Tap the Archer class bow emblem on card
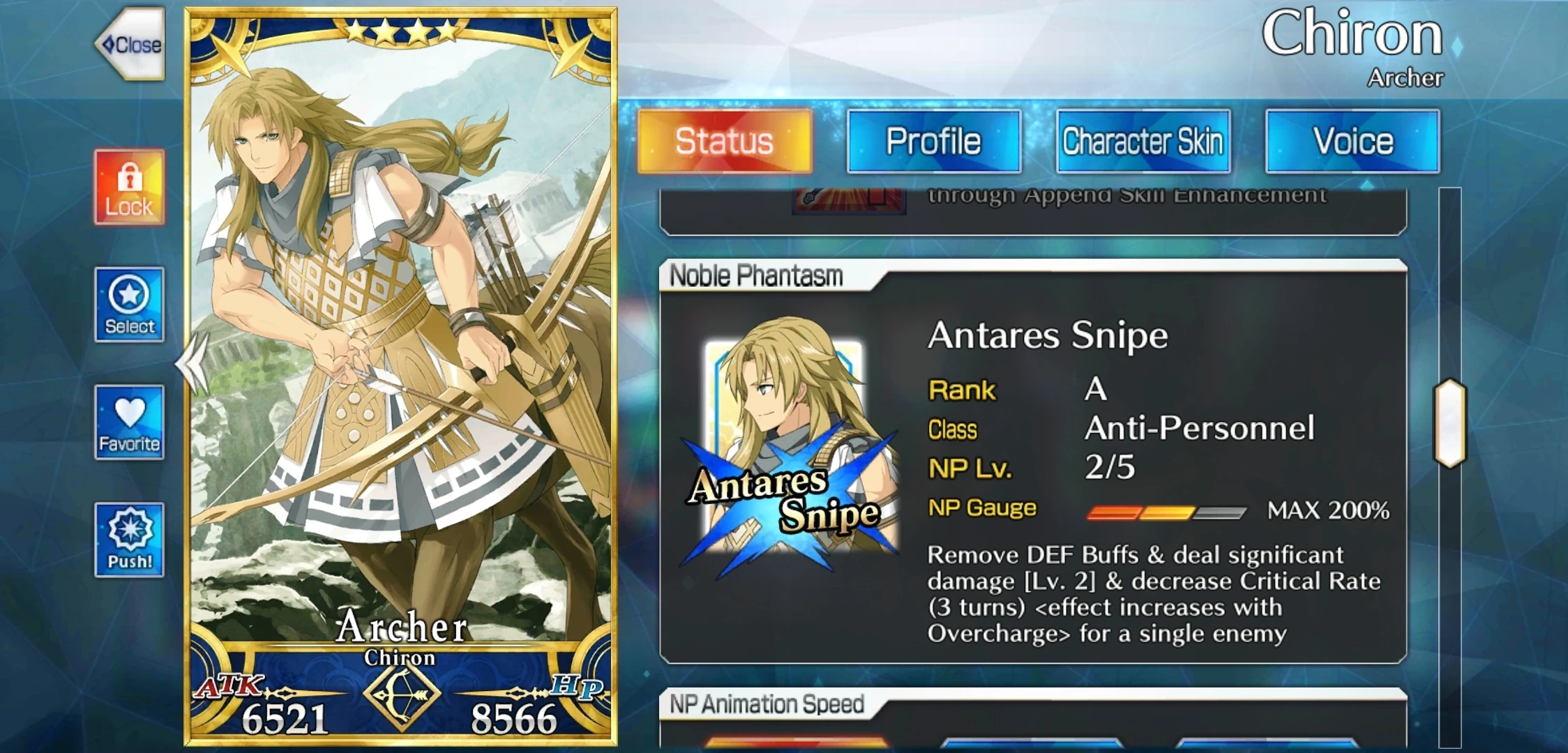 [401, 697]
